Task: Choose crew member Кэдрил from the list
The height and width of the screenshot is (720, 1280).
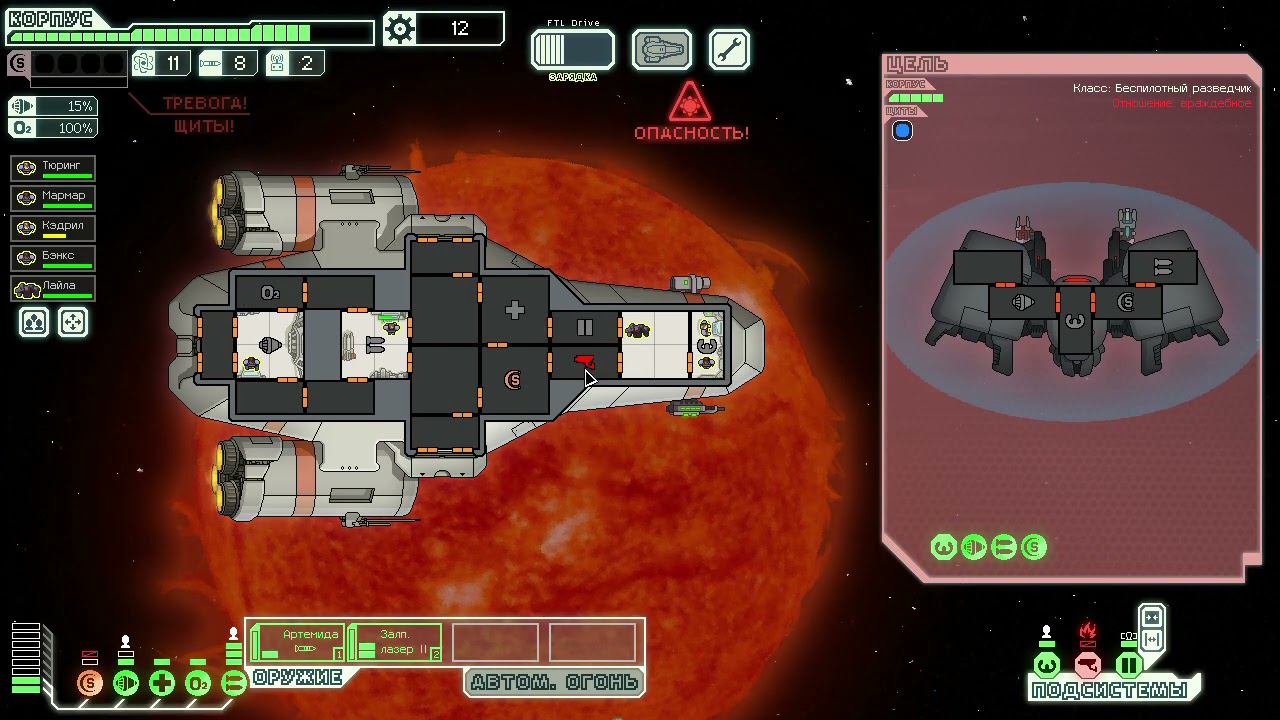Action: pos(54,227)
